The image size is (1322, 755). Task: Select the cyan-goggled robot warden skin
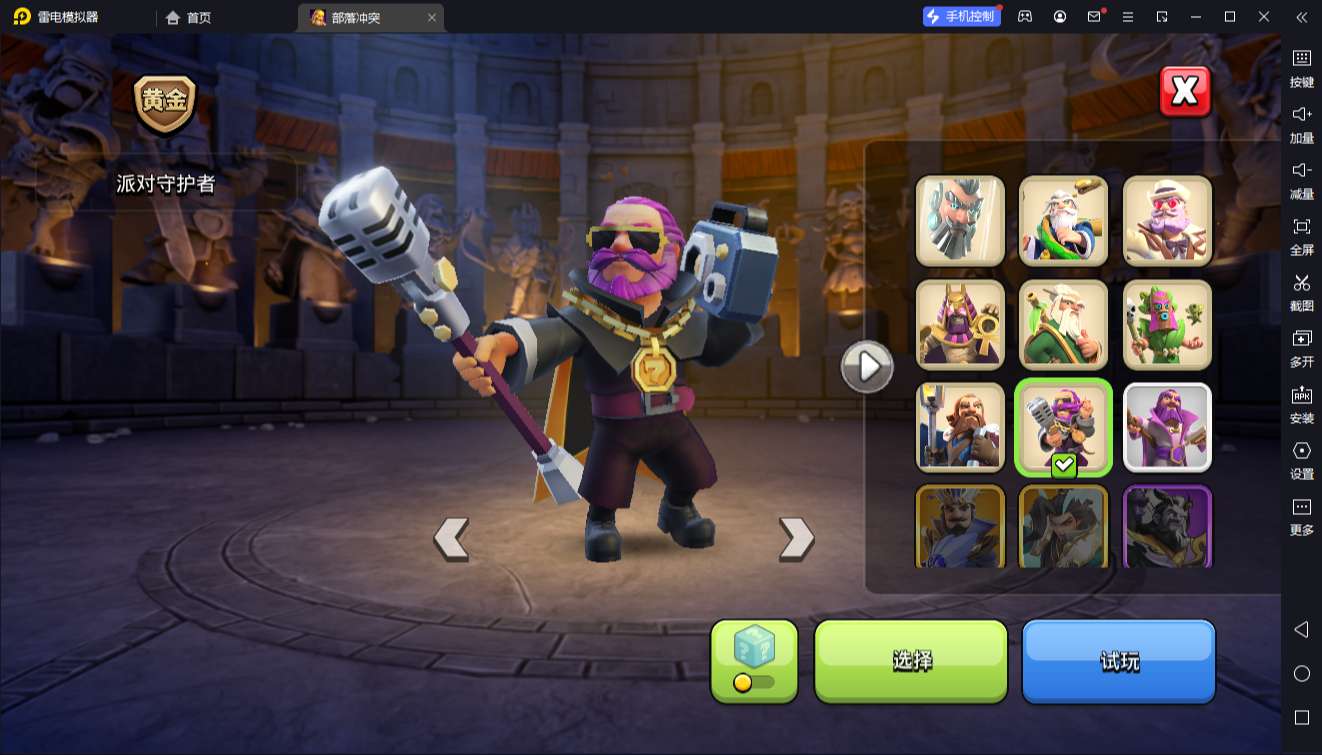tap(960, 221)
